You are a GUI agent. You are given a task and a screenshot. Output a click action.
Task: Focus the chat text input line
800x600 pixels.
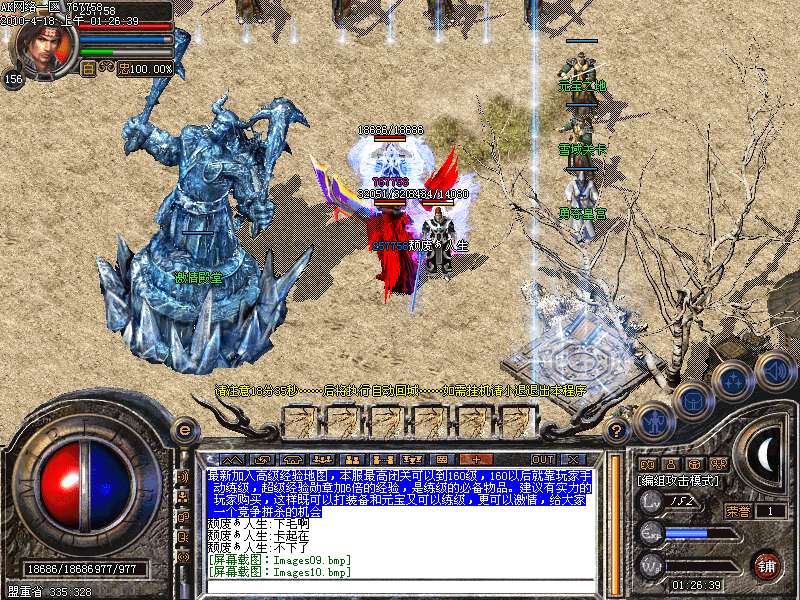[x=400, y=585]
